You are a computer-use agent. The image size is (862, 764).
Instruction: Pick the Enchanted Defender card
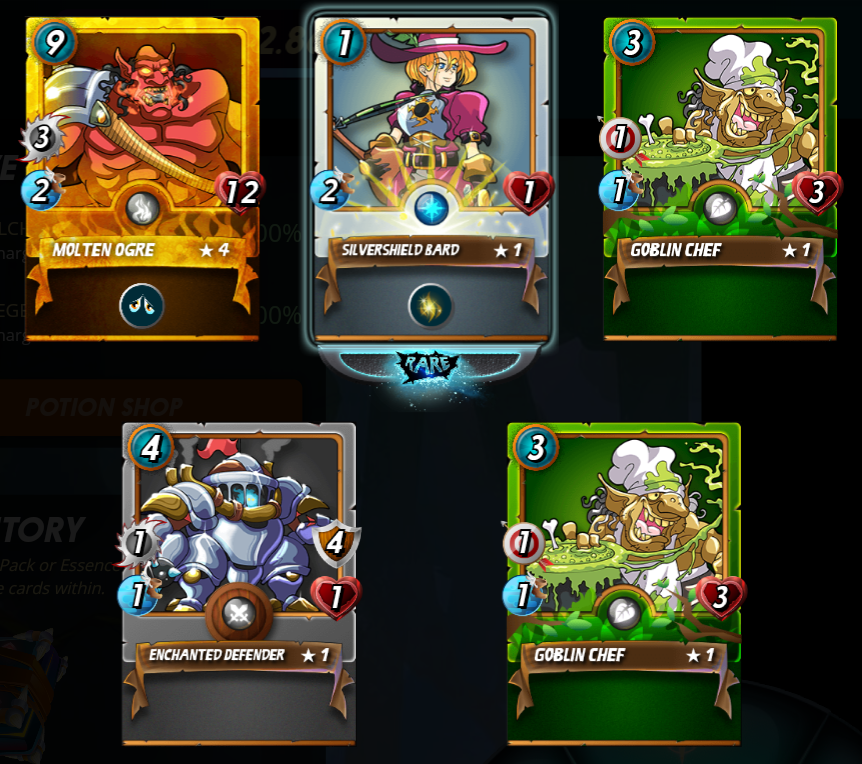tap(238, 560)
